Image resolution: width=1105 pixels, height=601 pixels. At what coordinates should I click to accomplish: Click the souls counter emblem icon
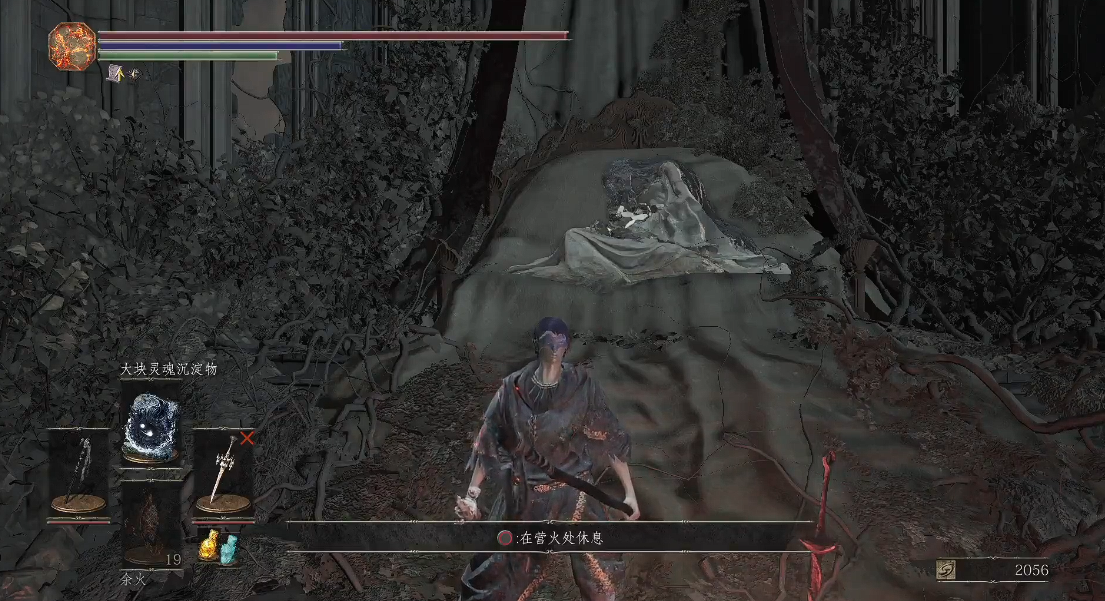pyautogui.click(x=944, y=569)
